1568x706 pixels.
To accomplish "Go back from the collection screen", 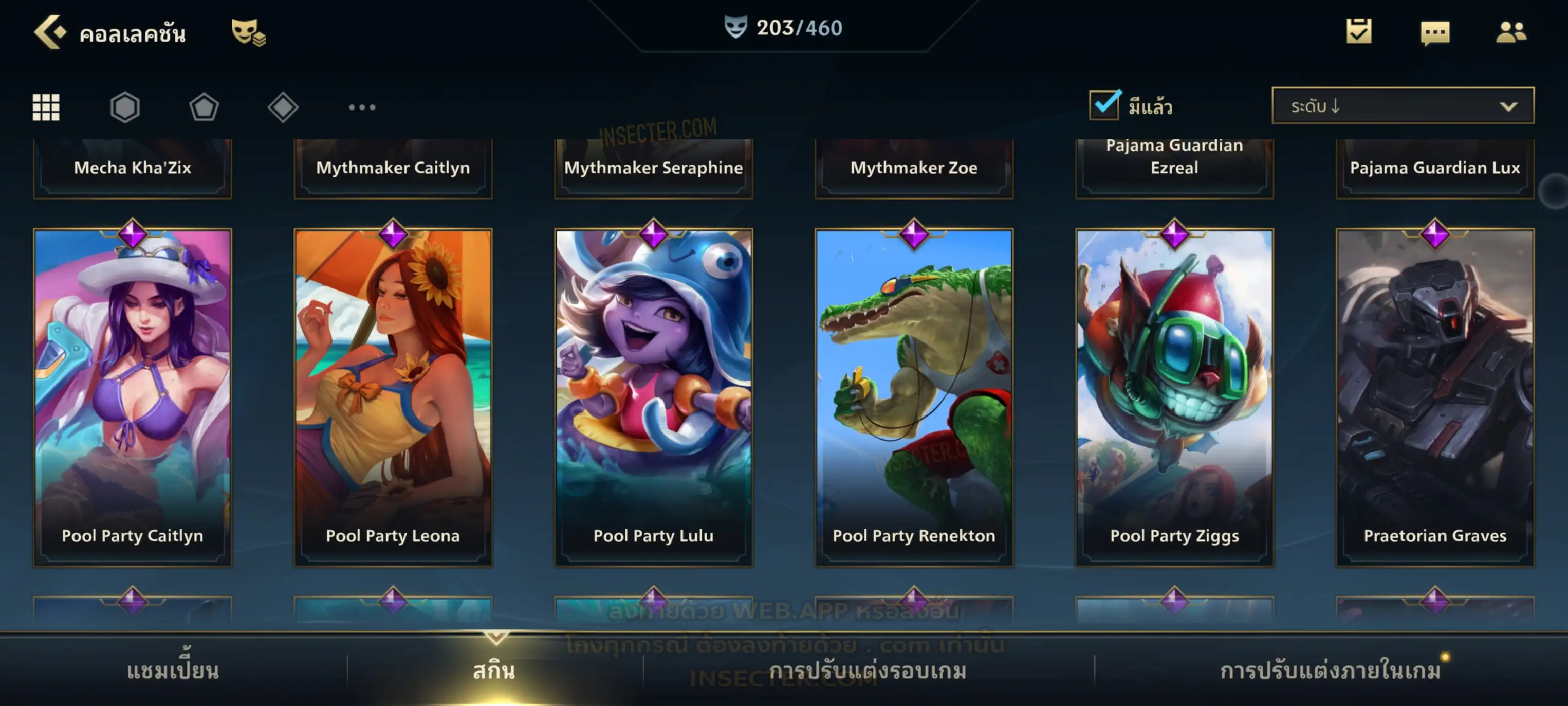I will click(x=50, y=32).
